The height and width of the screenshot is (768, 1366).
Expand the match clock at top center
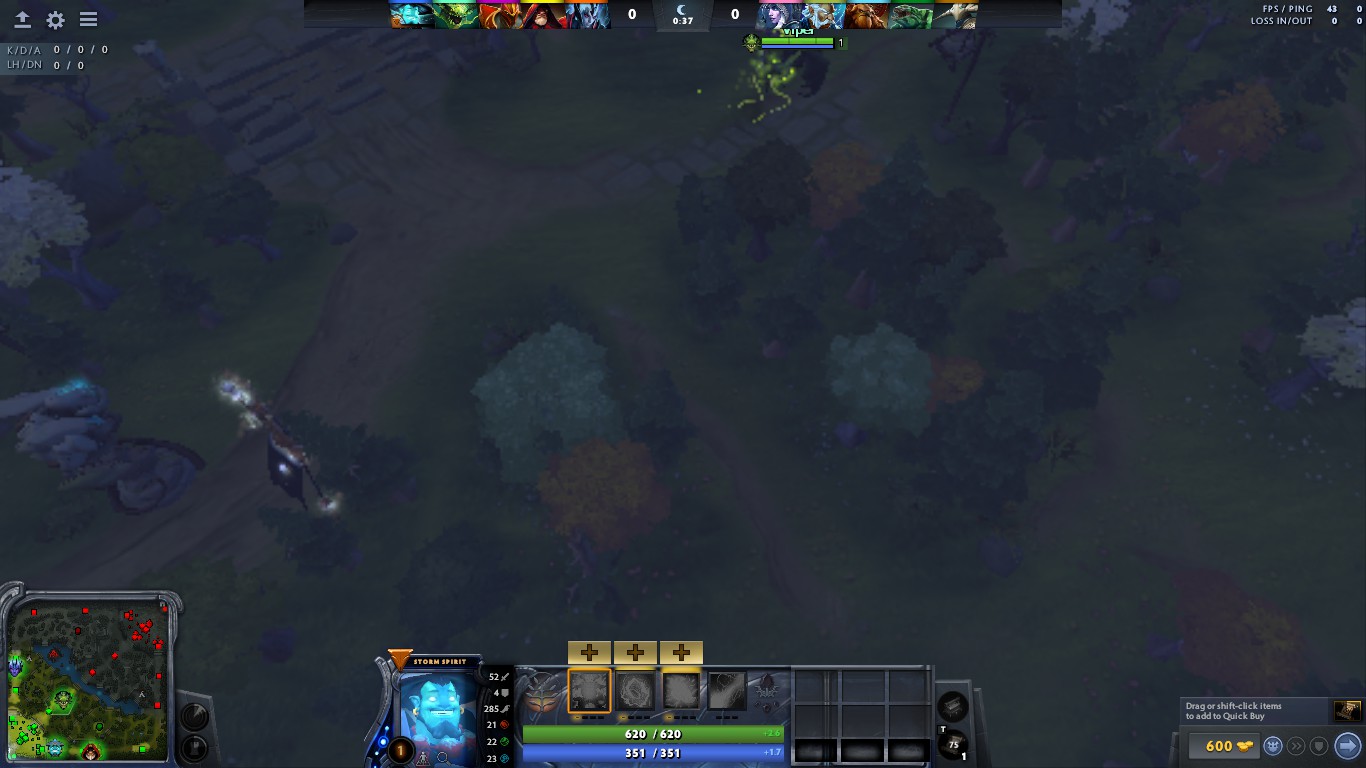683,15
